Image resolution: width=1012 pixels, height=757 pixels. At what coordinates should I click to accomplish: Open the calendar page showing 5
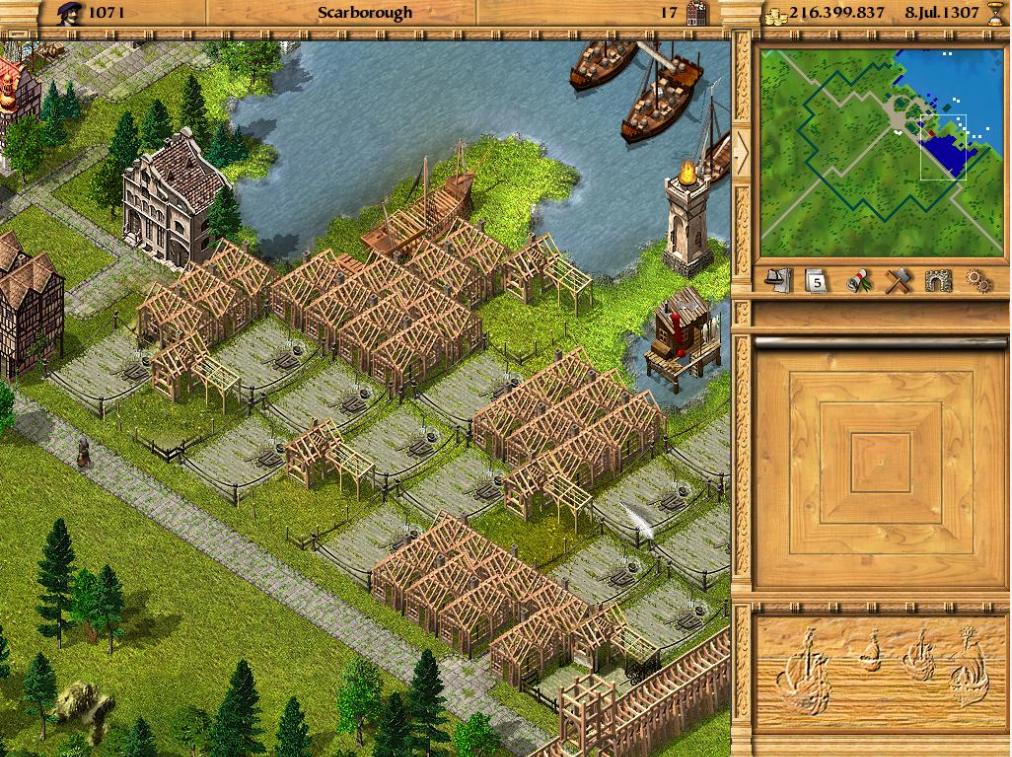pyautogui.click(x=816, y=281)
